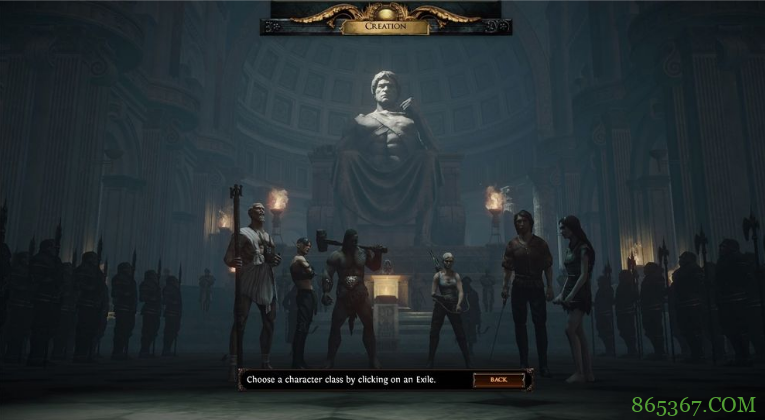Click the Back button
The image size is (765, 420).
[498, 380]
